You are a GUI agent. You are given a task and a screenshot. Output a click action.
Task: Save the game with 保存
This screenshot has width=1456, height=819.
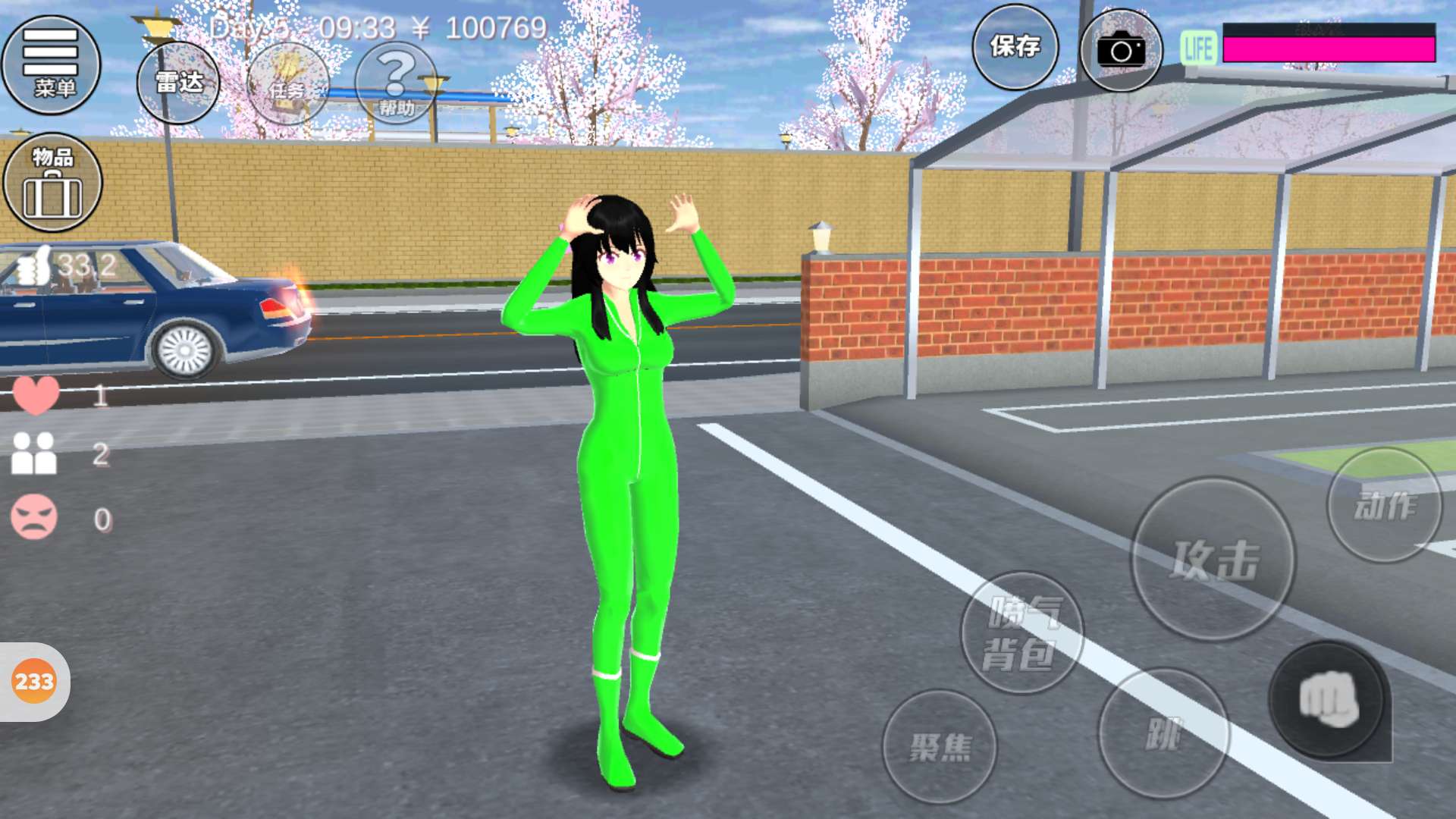pyautogui.click(x=1015, y=47)
